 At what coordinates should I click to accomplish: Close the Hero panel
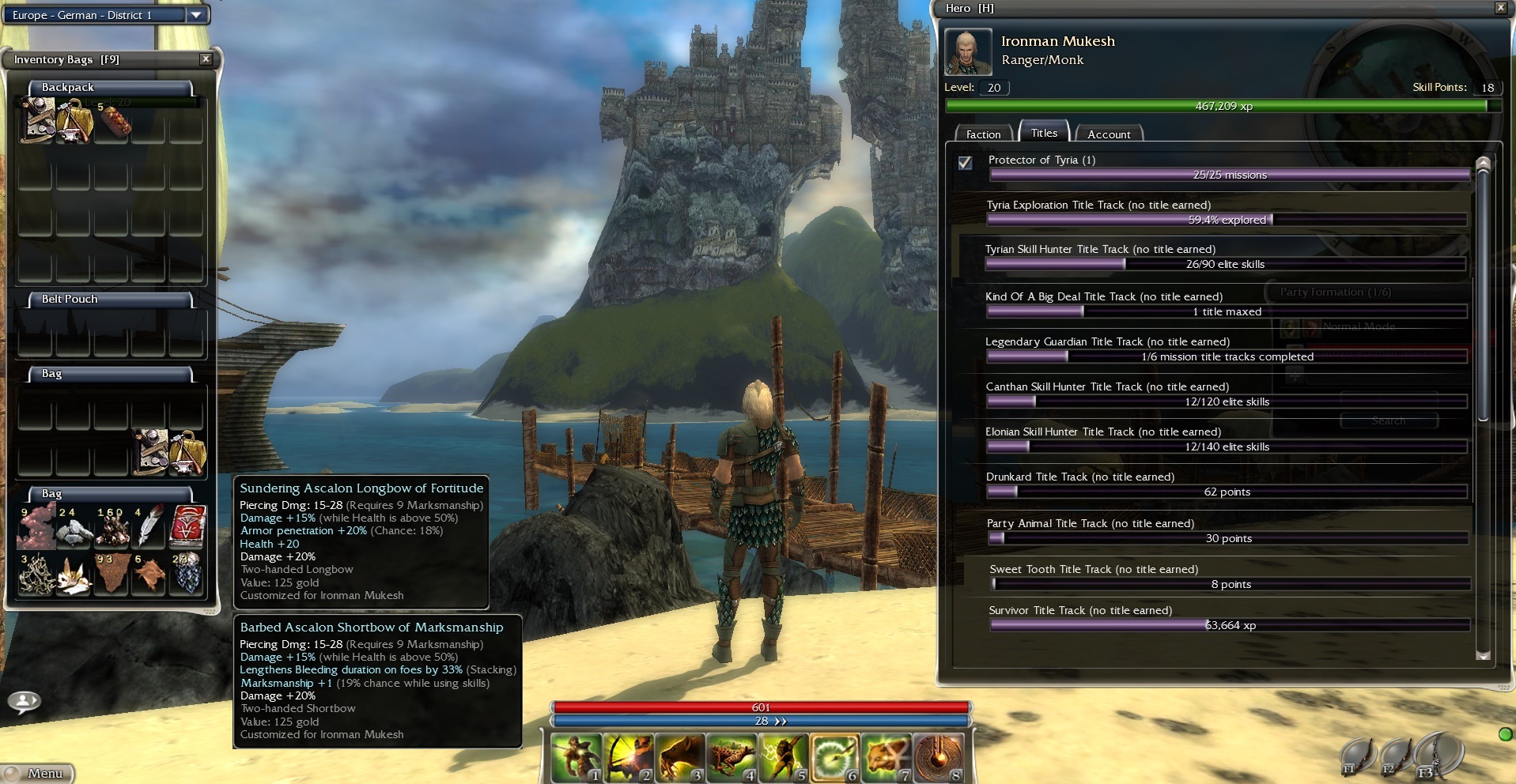[x=1500, y=8]
